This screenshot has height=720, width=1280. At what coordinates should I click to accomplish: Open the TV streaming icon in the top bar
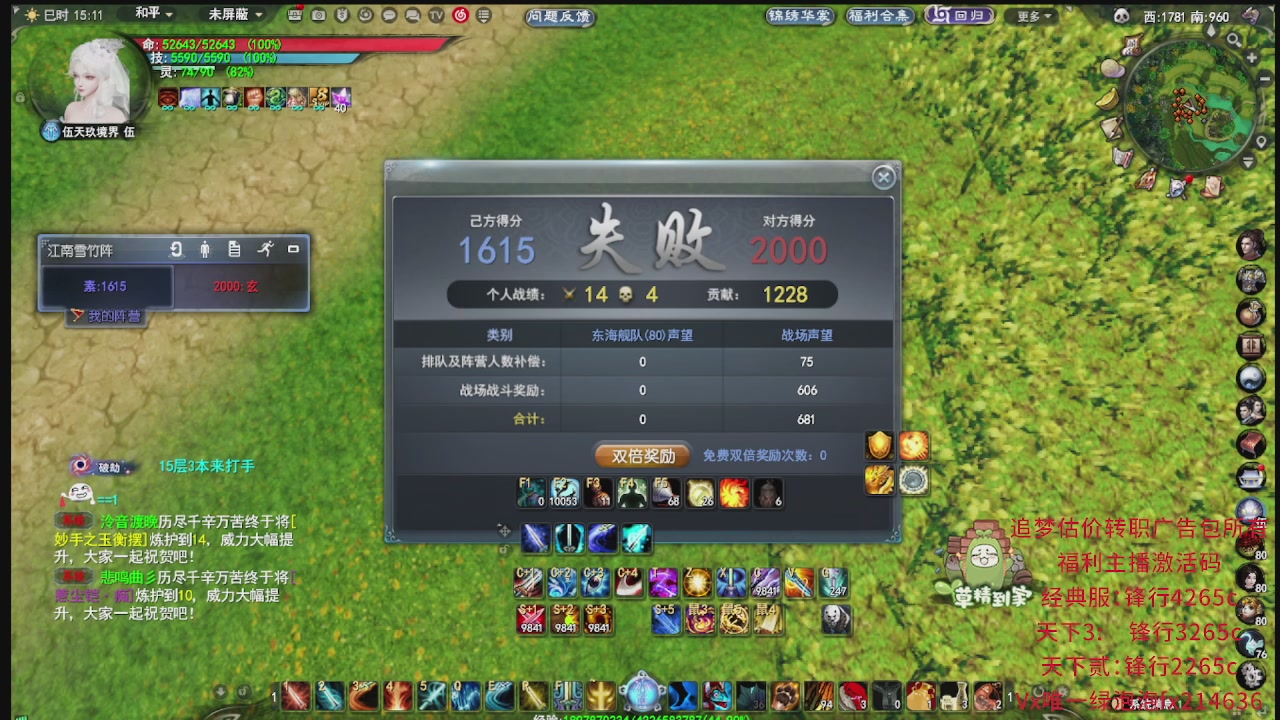(434, 16)
